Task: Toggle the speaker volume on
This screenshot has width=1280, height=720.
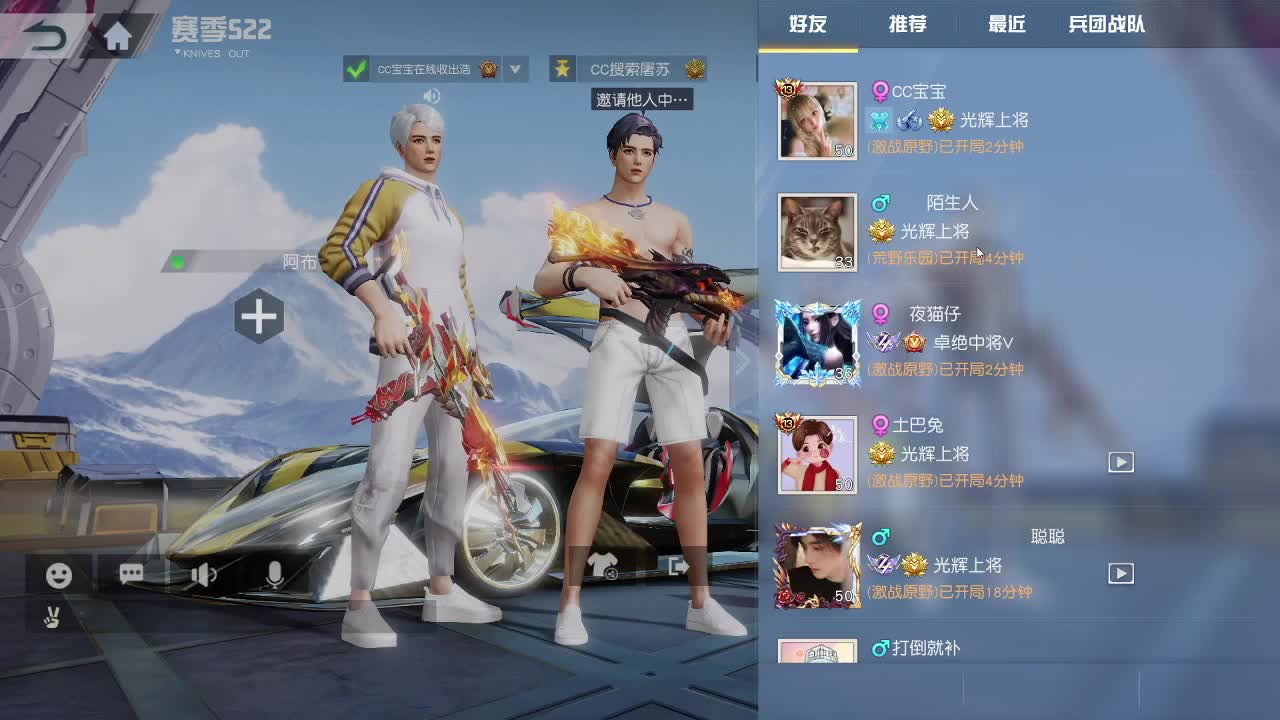Action: pyautogui.click(x=203, y=575)
